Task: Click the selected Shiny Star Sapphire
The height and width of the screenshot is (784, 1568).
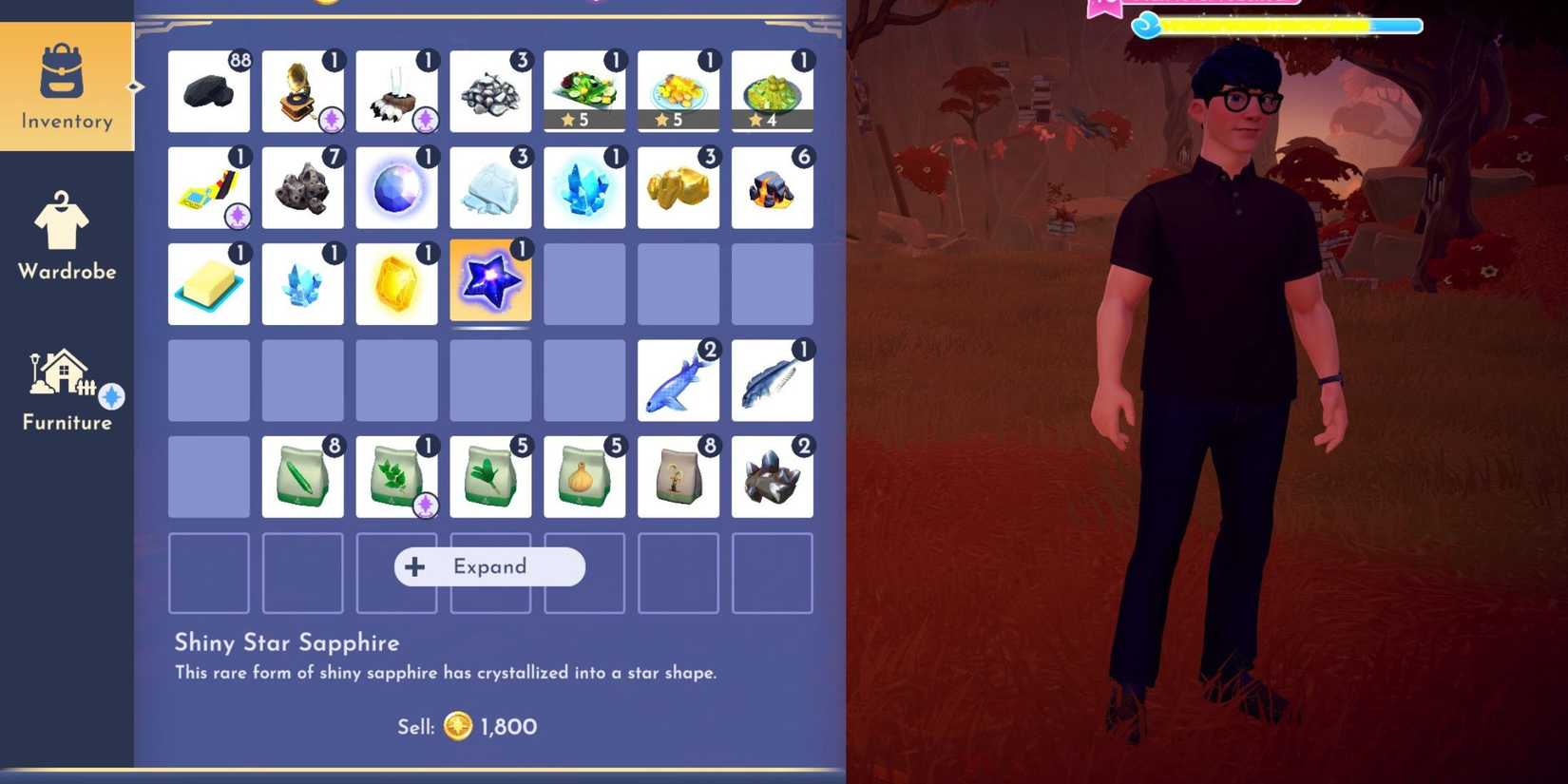Action: [x=490, y=282]
